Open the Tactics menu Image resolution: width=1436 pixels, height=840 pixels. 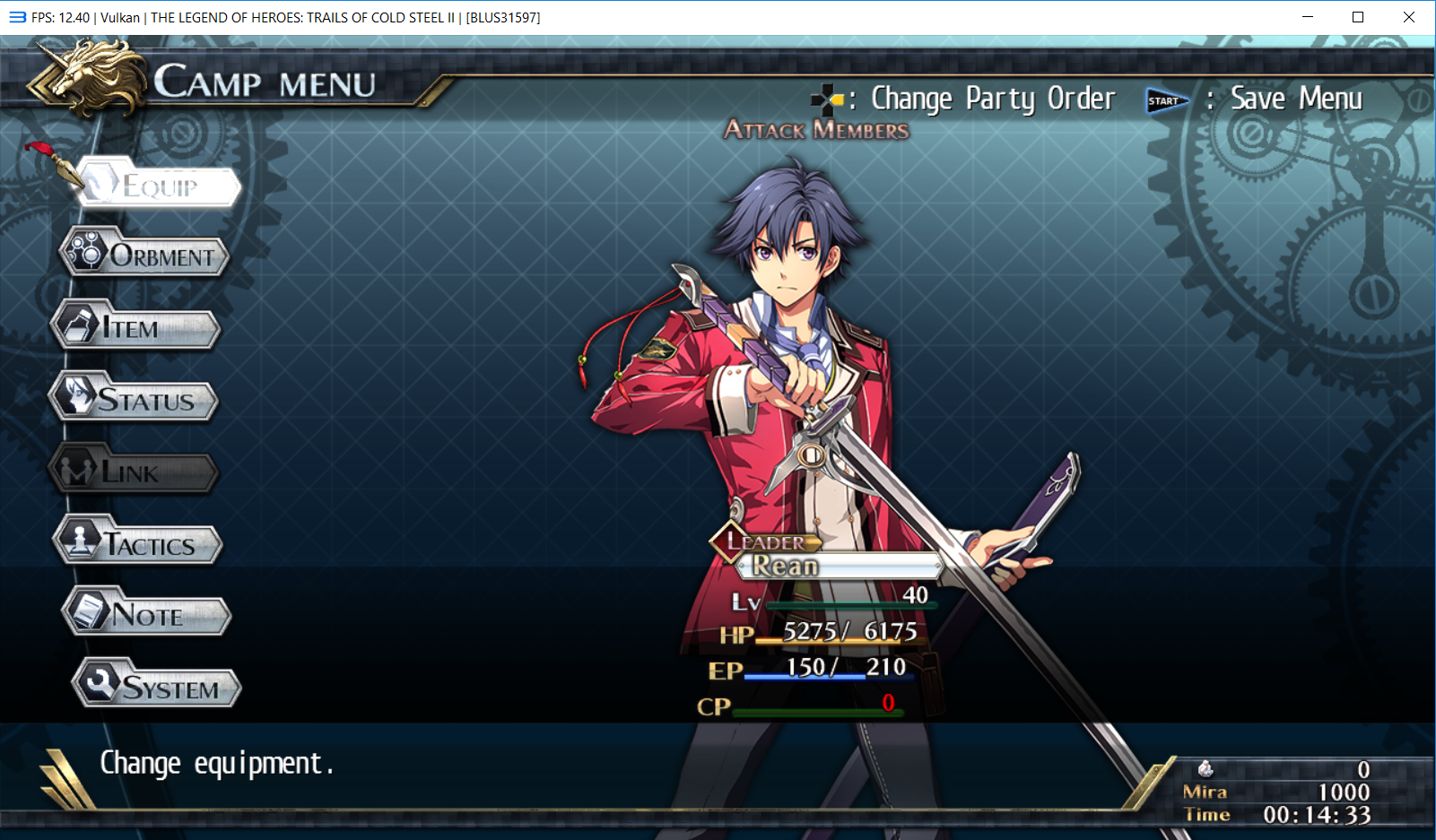139,544
